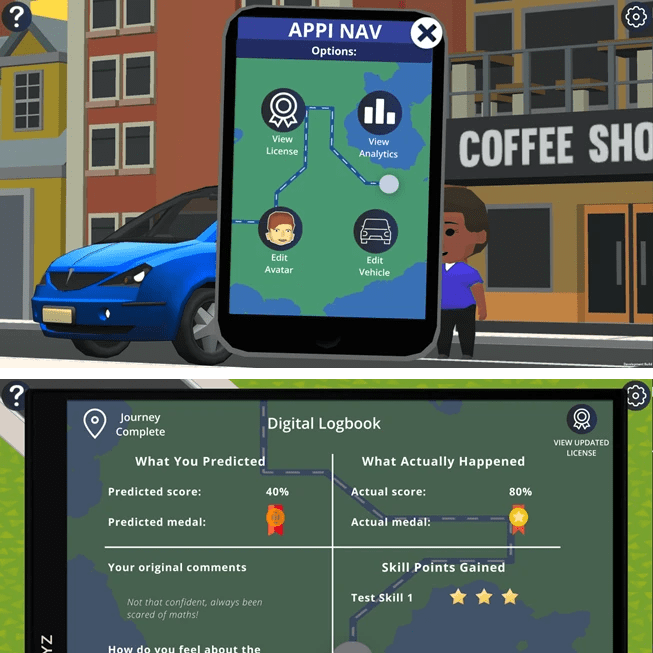The height and width of the screenshot is (653, 653).
Task: Choose the Edit Avatar option
Action: pos(280,231)
